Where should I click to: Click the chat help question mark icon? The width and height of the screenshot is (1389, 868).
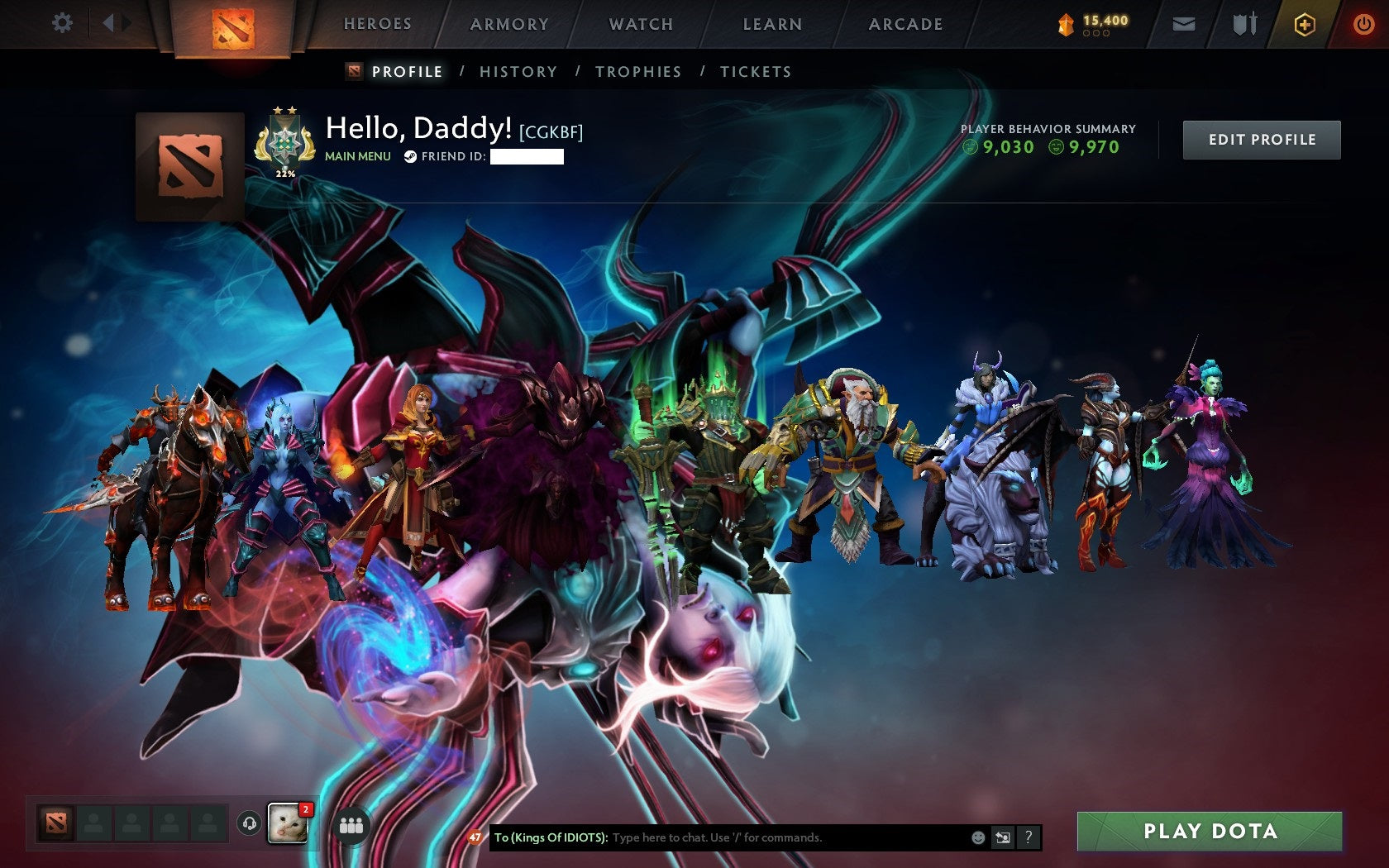coord(1028,837)
